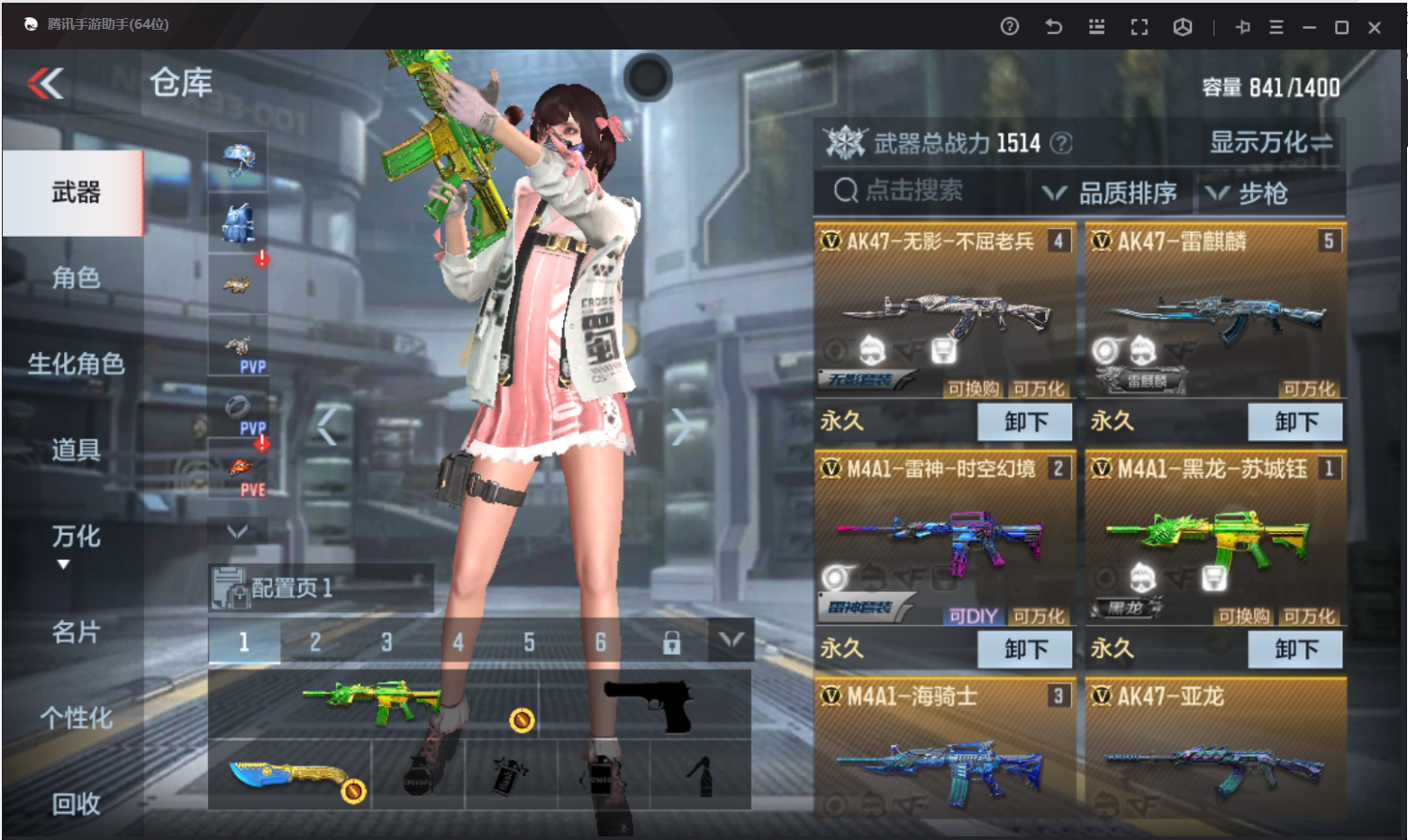This screenshot has height=840, width=1408.
Task: Go back using the red arrow button
Action: tap(46, 84)
